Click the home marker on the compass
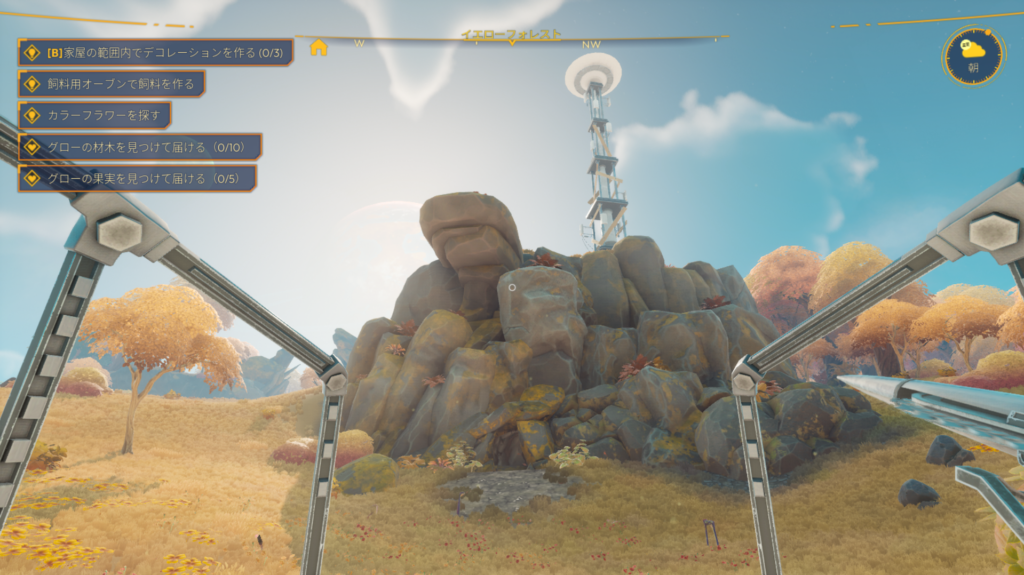The width and height of the screenshot is (1024, 575). click(x=319, y=47)
